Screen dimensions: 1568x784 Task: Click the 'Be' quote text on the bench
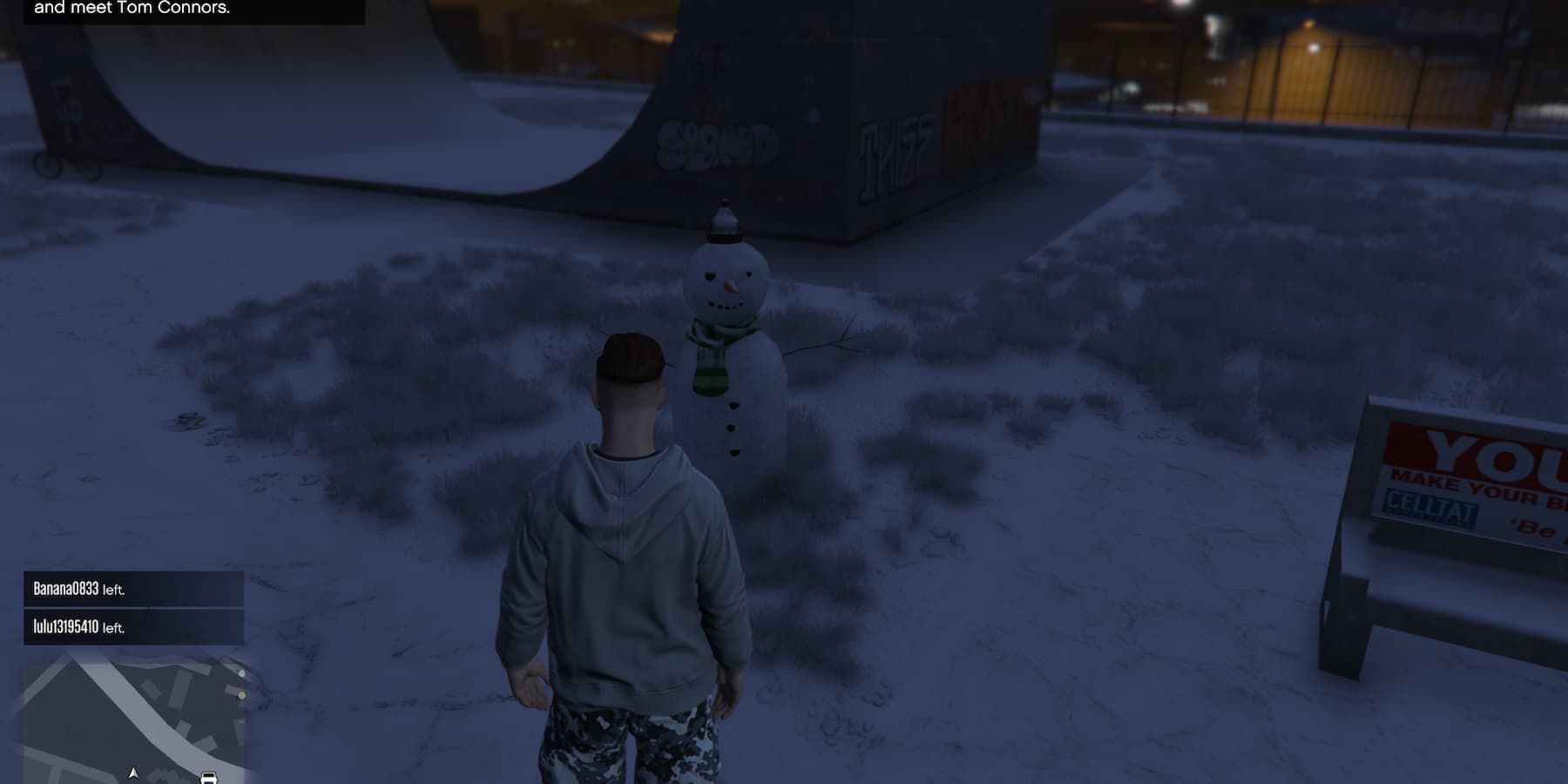click(1534, 526)
